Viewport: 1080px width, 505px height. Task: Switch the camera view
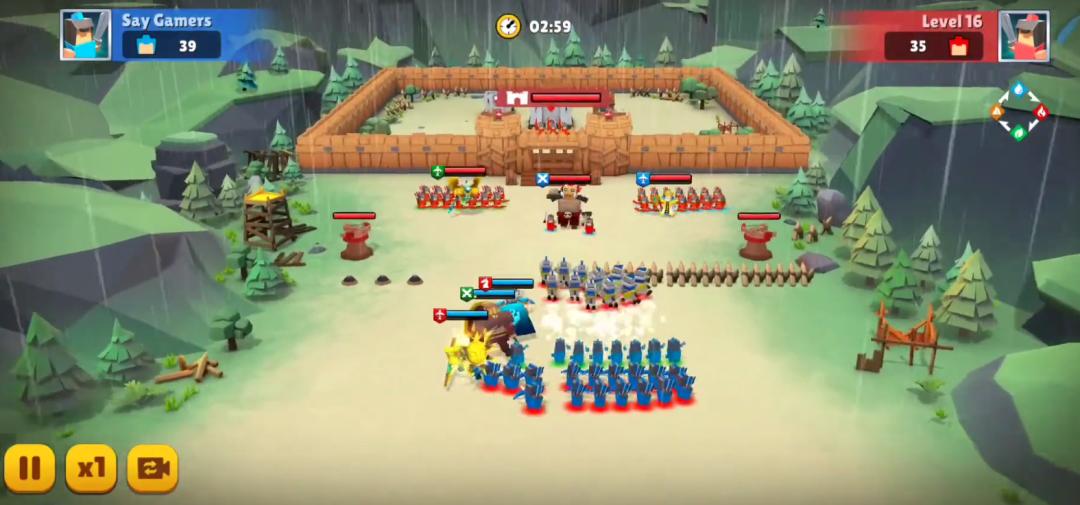pos(152,468)
